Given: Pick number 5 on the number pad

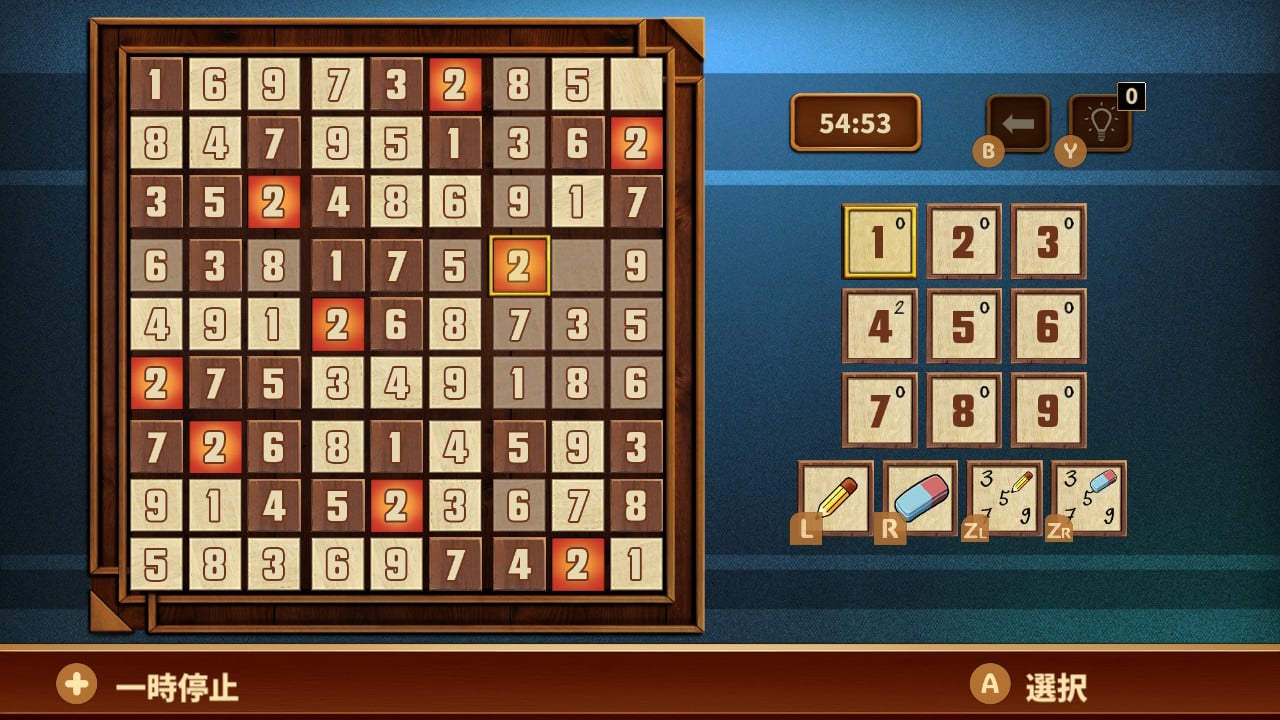Looking at the screenshot, I should click(x=962, y=323).
